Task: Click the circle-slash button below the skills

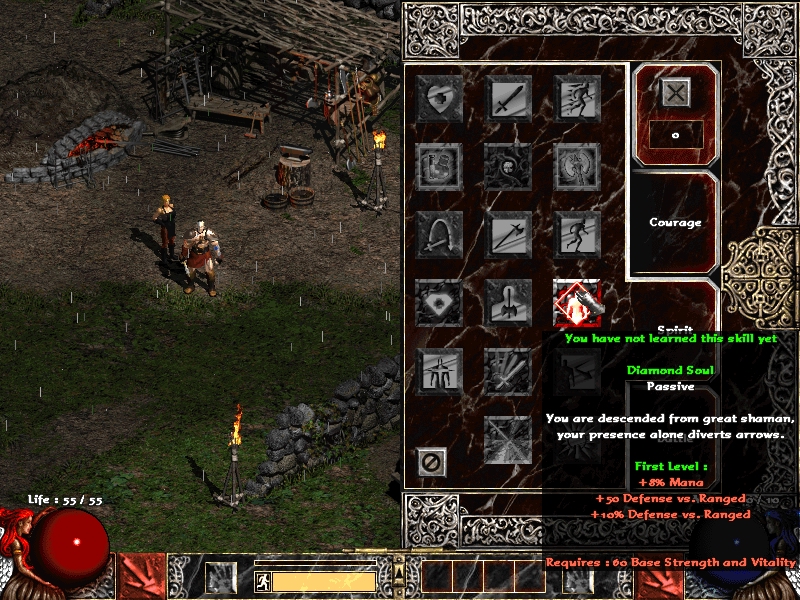Action: click(x=431, y=462)
